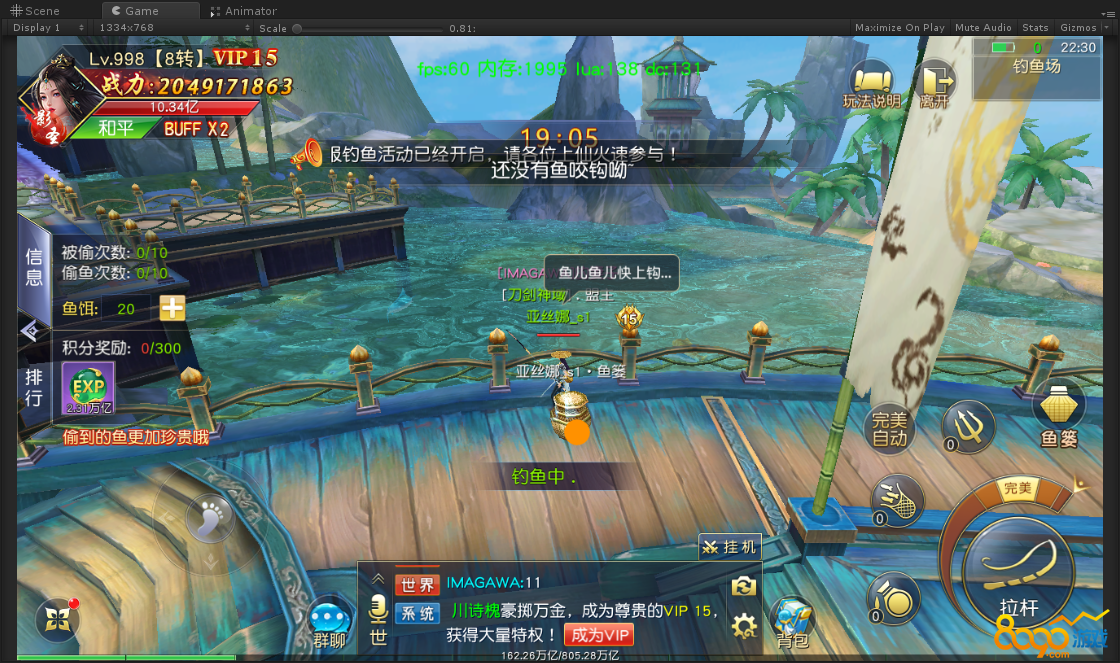Leave the fishing area with 离开
Viewport: 1120px width, 663px height.
click(x=936, y=84)
